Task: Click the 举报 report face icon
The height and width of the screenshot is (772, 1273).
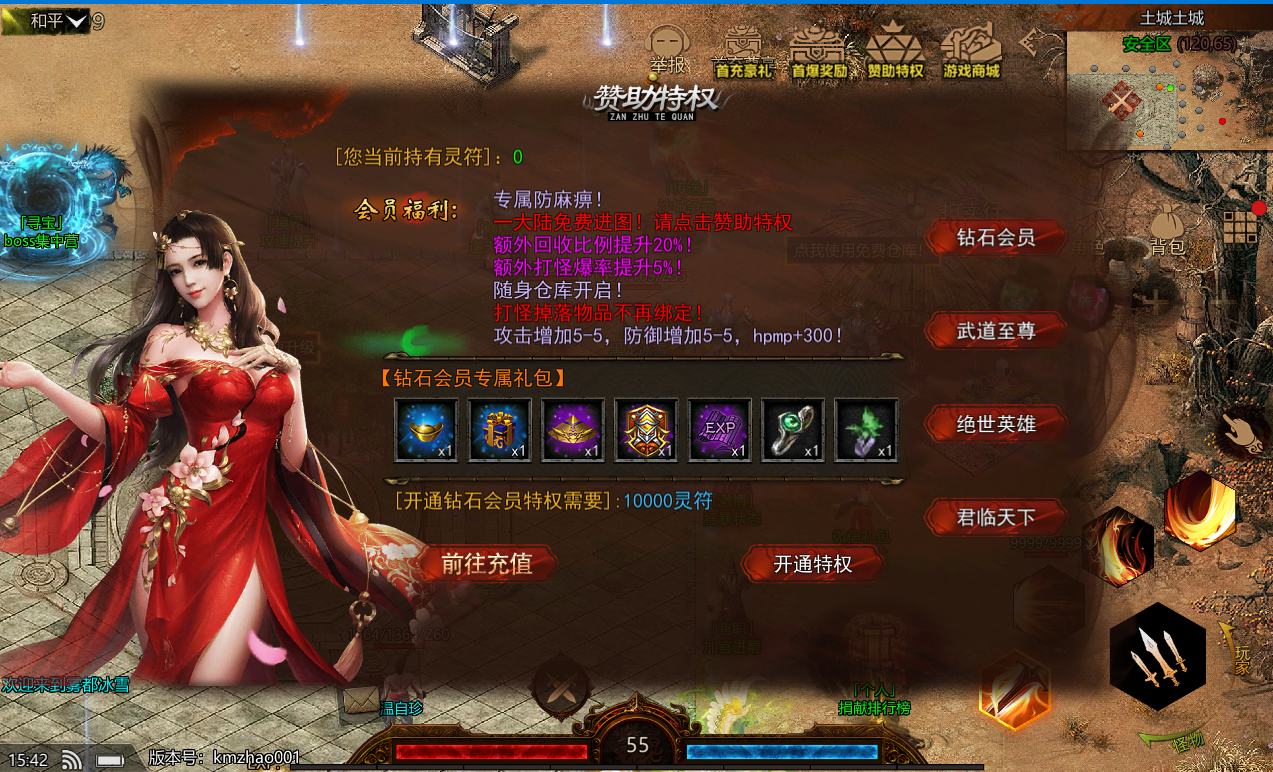Action: tap(669, 47)
